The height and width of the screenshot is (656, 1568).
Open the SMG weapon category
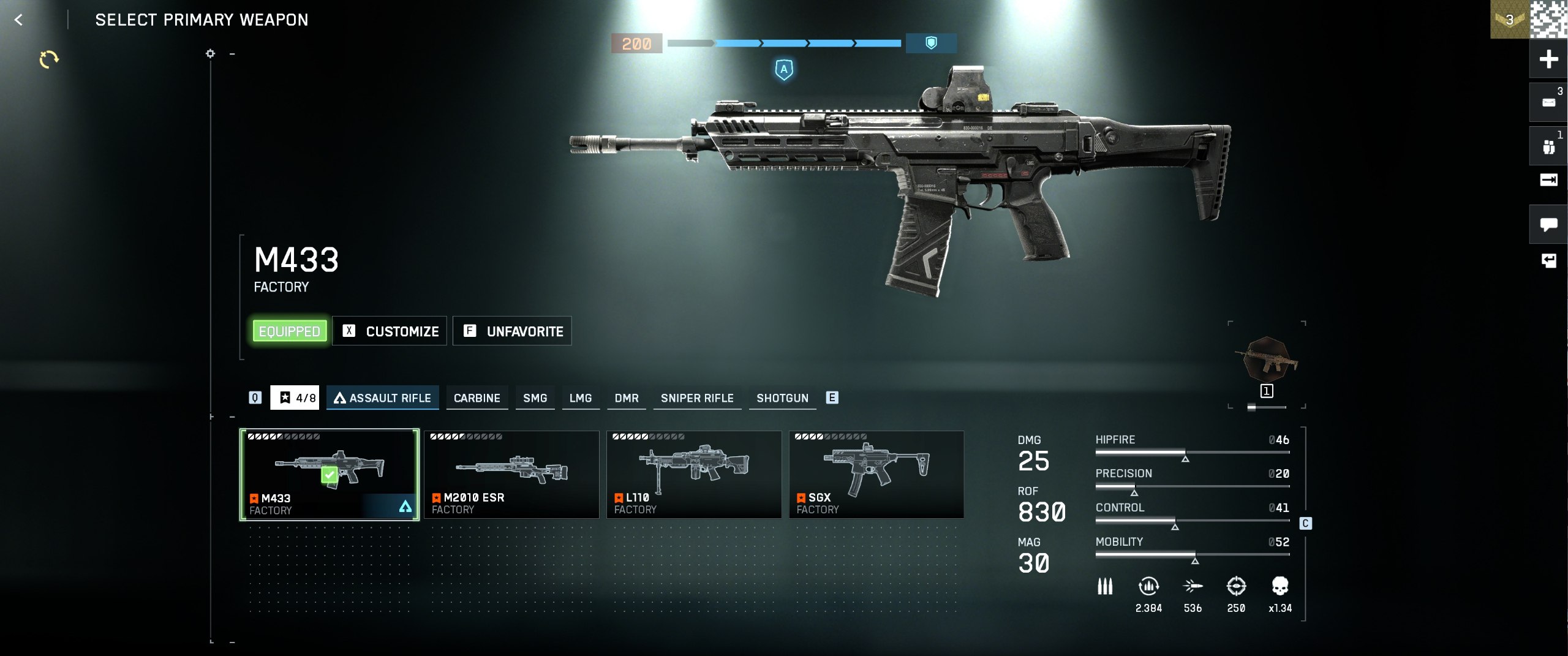535,398
